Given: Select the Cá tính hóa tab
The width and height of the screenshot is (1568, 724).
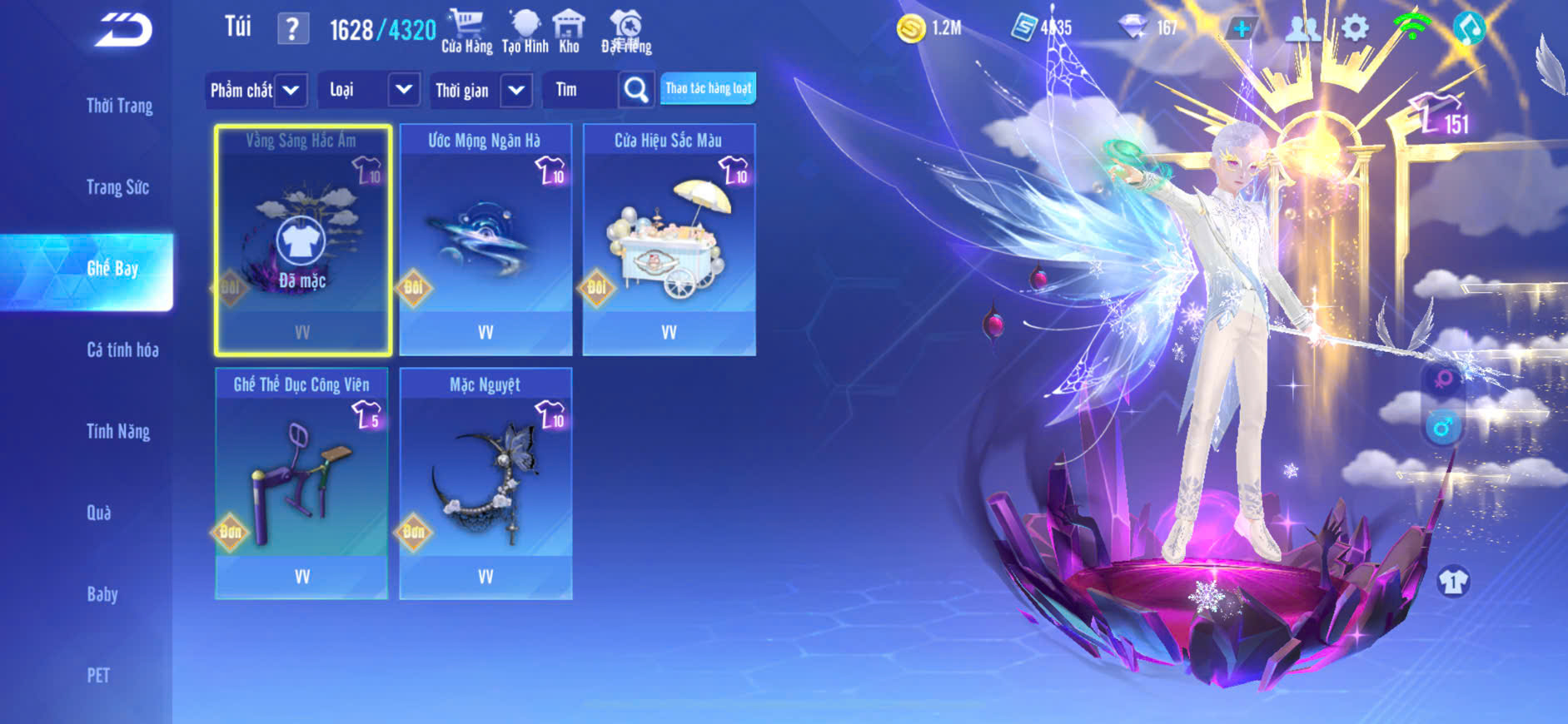Looking at the screenshot, I should [x=122, y=350].
